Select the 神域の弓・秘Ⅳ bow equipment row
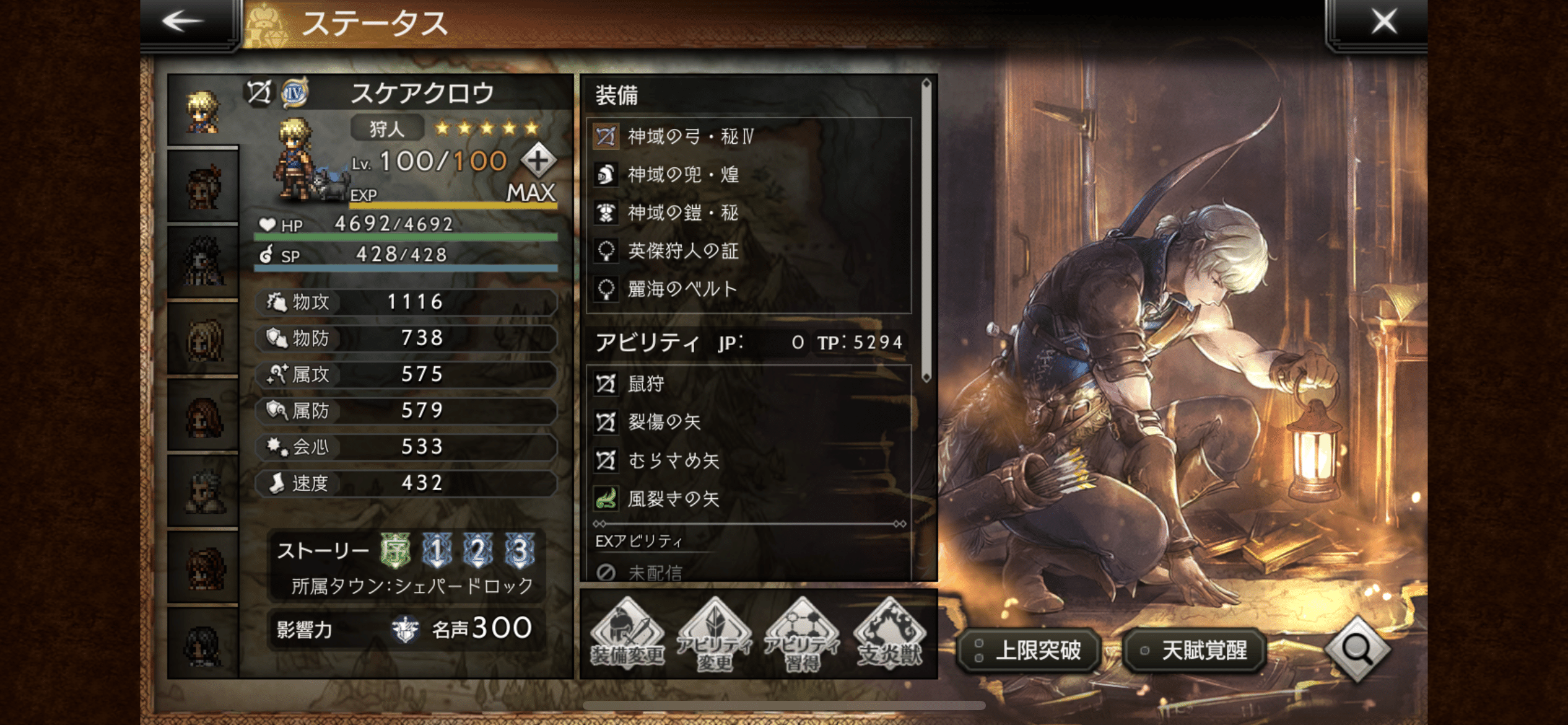The width and height of the screenshot is (1568, 725). 748,136
